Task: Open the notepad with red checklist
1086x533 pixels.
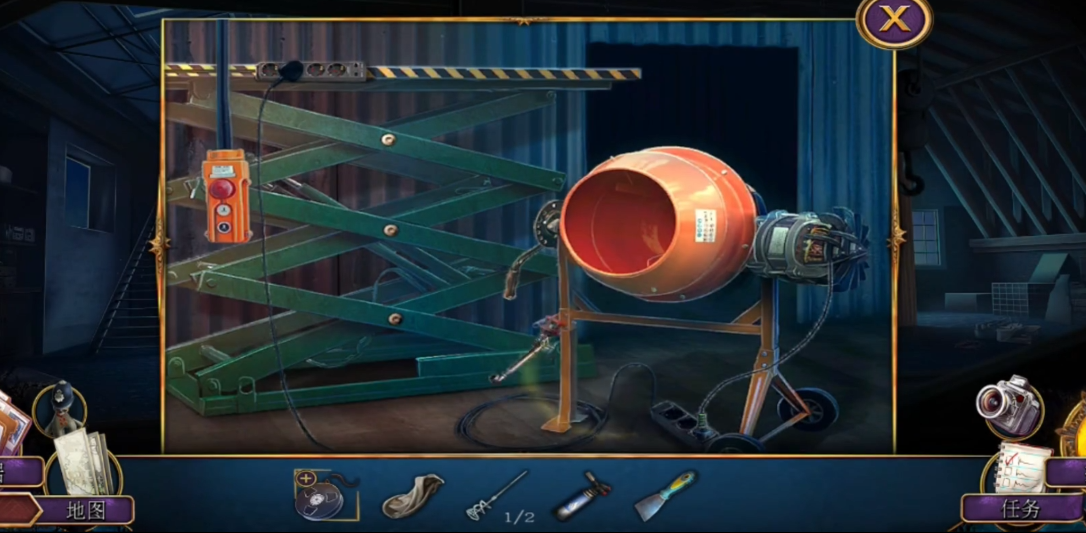Action: (x=1022, y=465)
